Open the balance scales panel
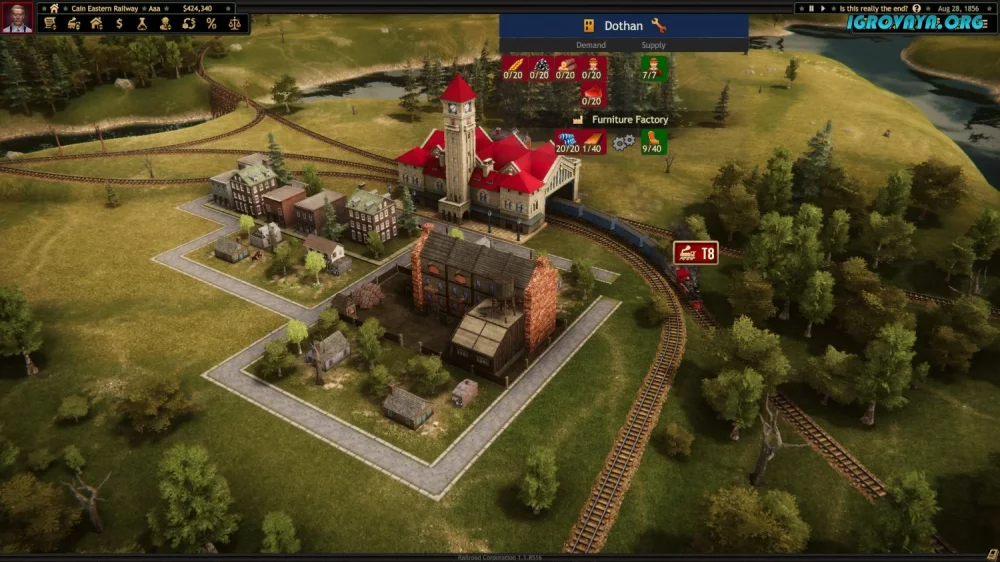 tap(235, 23)
